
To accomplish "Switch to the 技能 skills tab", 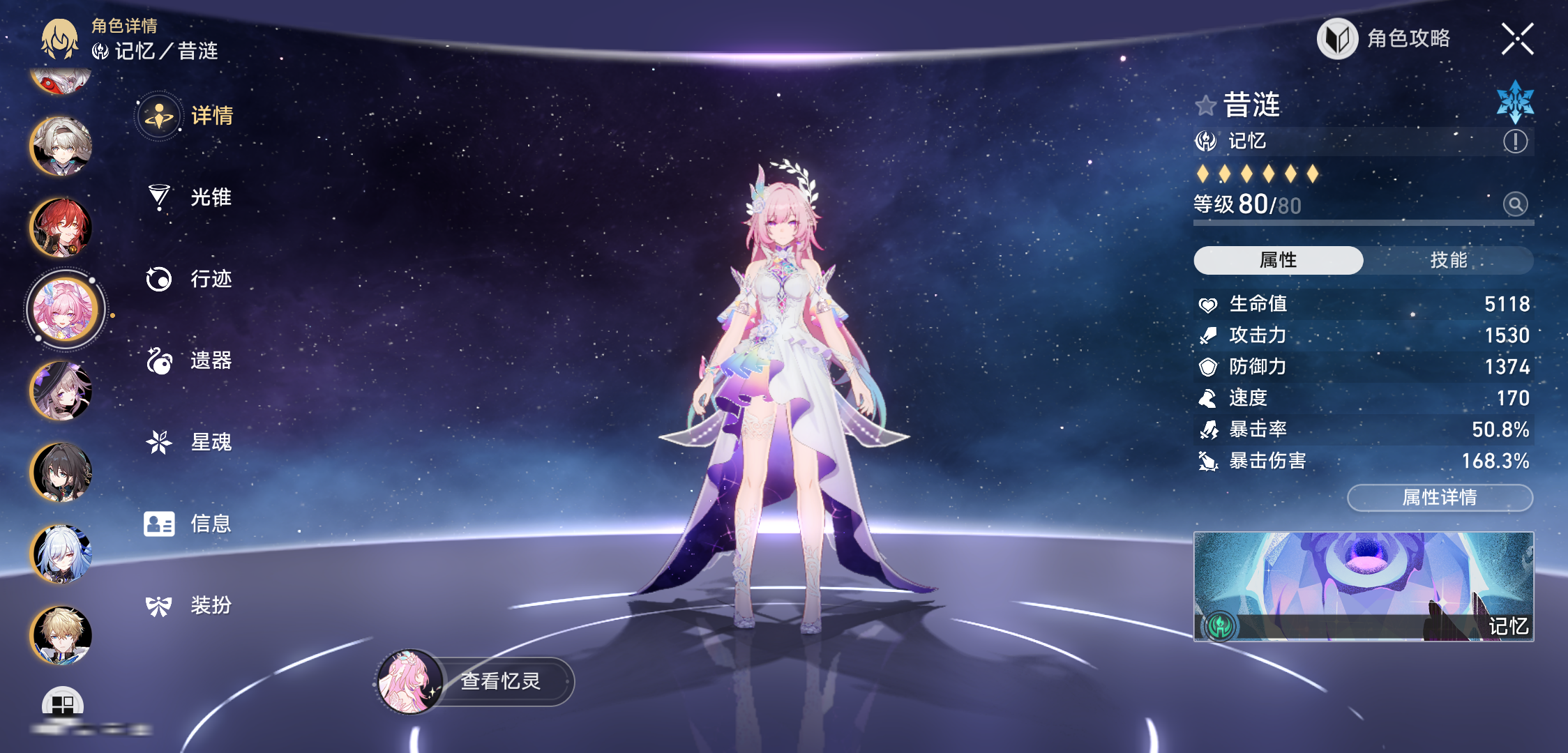I will pos(1448,260).
